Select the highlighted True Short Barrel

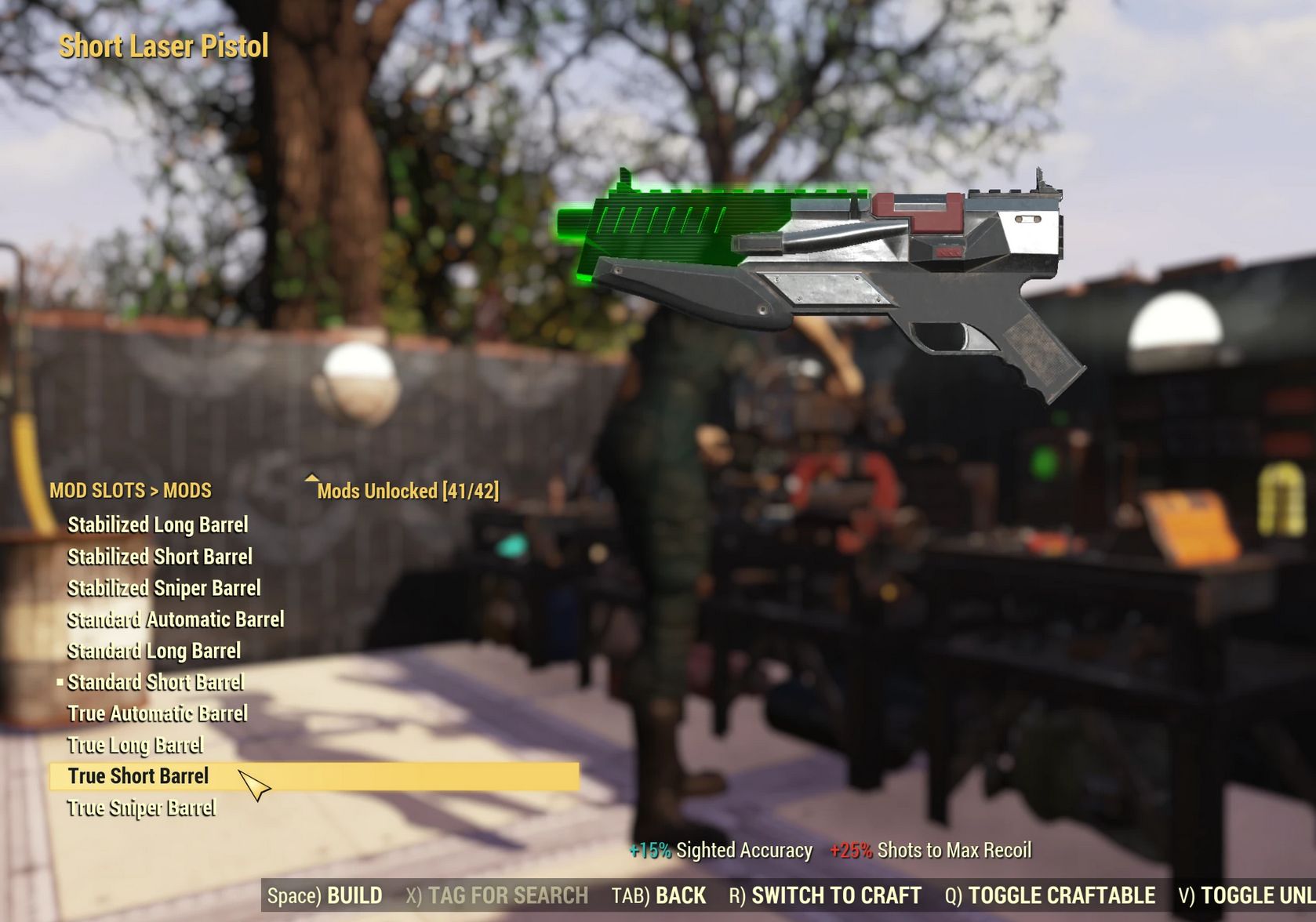[x=138, y=776]
